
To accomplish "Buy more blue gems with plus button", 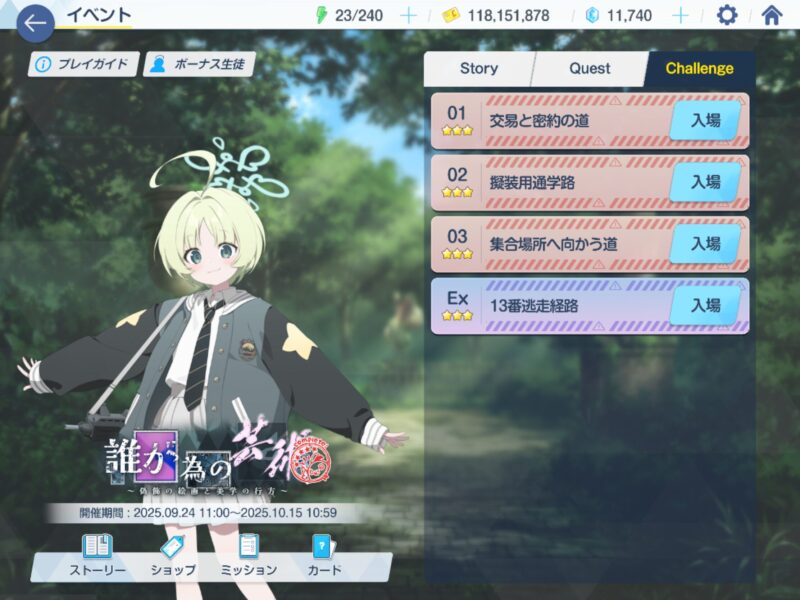I will (x=680, y=16).
